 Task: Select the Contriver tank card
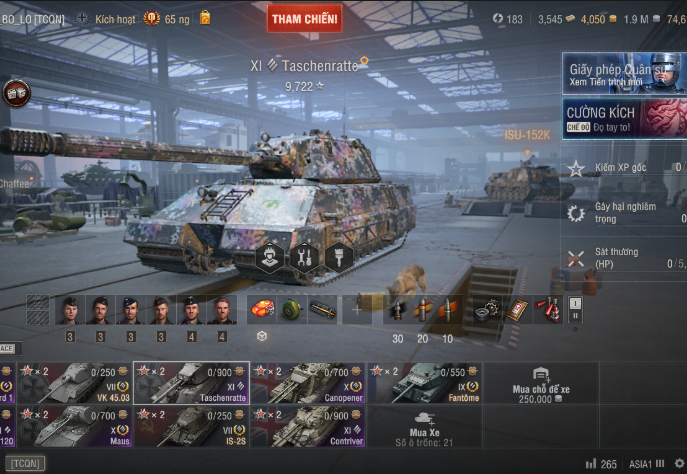[307, 426]
